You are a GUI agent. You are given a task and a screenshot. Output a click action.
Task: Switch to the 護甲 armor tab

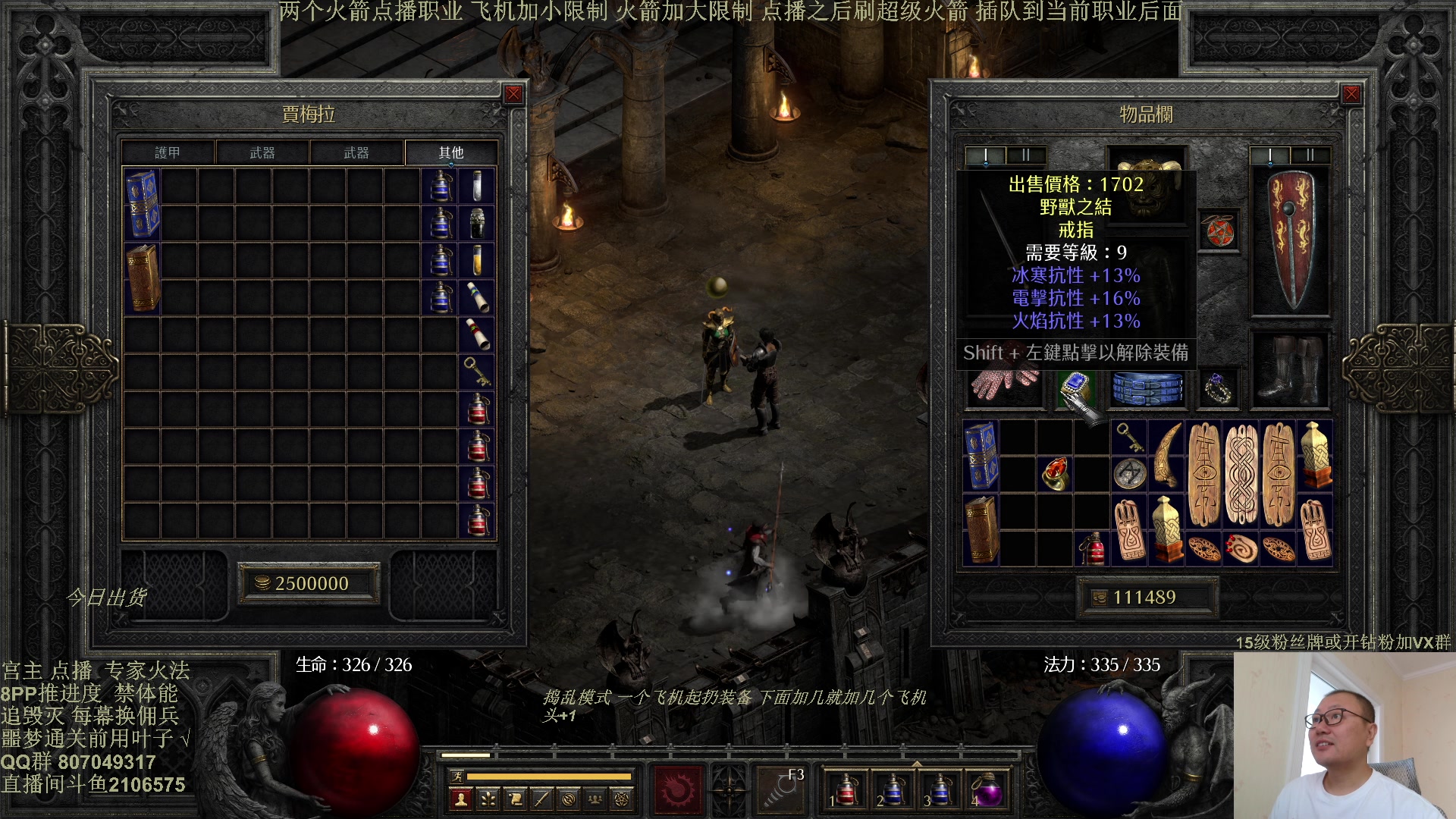pyautogui.click(x=168, y=152)
